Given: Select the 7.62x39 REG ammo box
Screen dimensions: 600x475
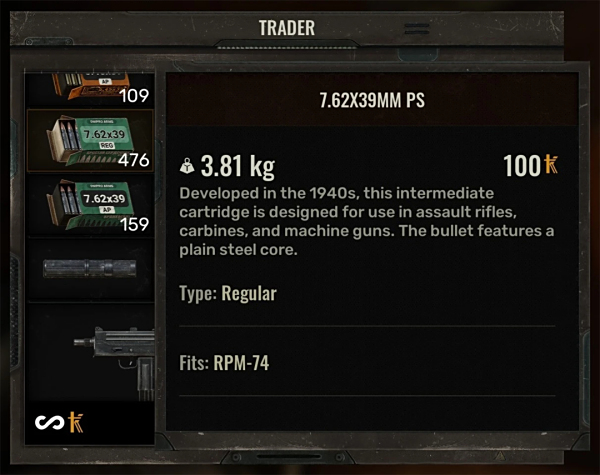Looking at the screenshot, I should point(89,140).
